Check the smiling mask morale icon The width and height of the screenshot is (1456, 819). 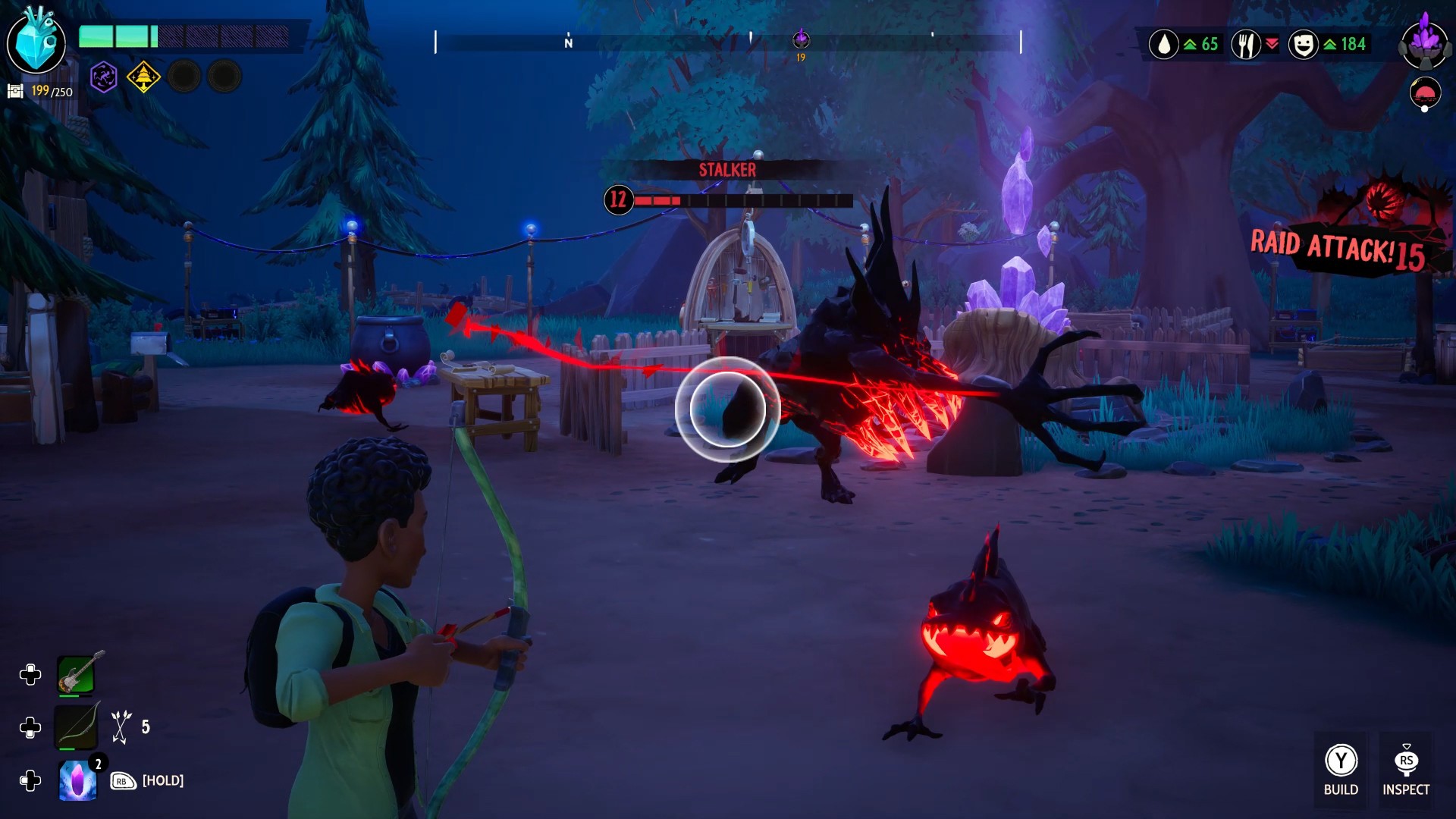[x=1303, y=45]
